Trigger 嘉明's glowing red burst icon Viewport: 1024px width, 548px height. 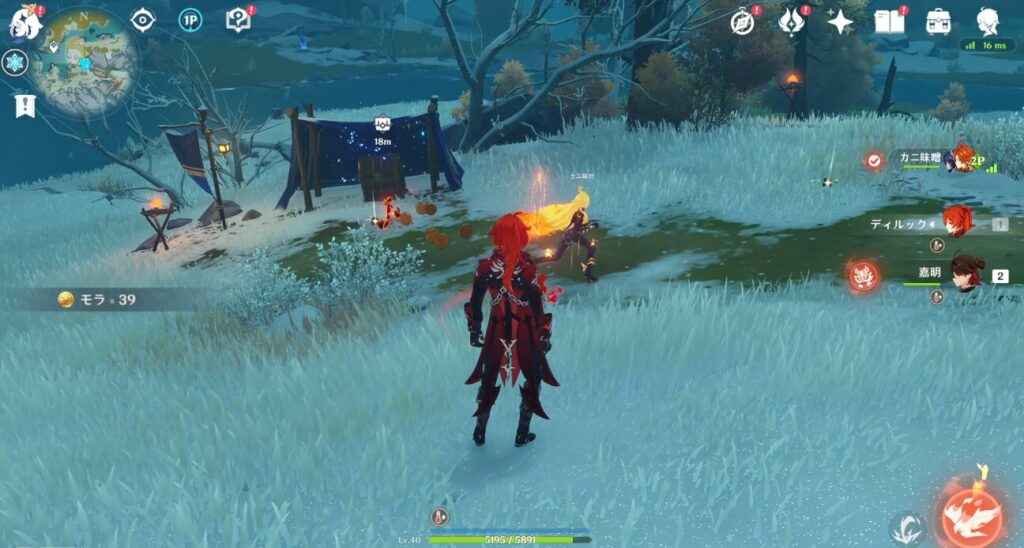(863, 276)
